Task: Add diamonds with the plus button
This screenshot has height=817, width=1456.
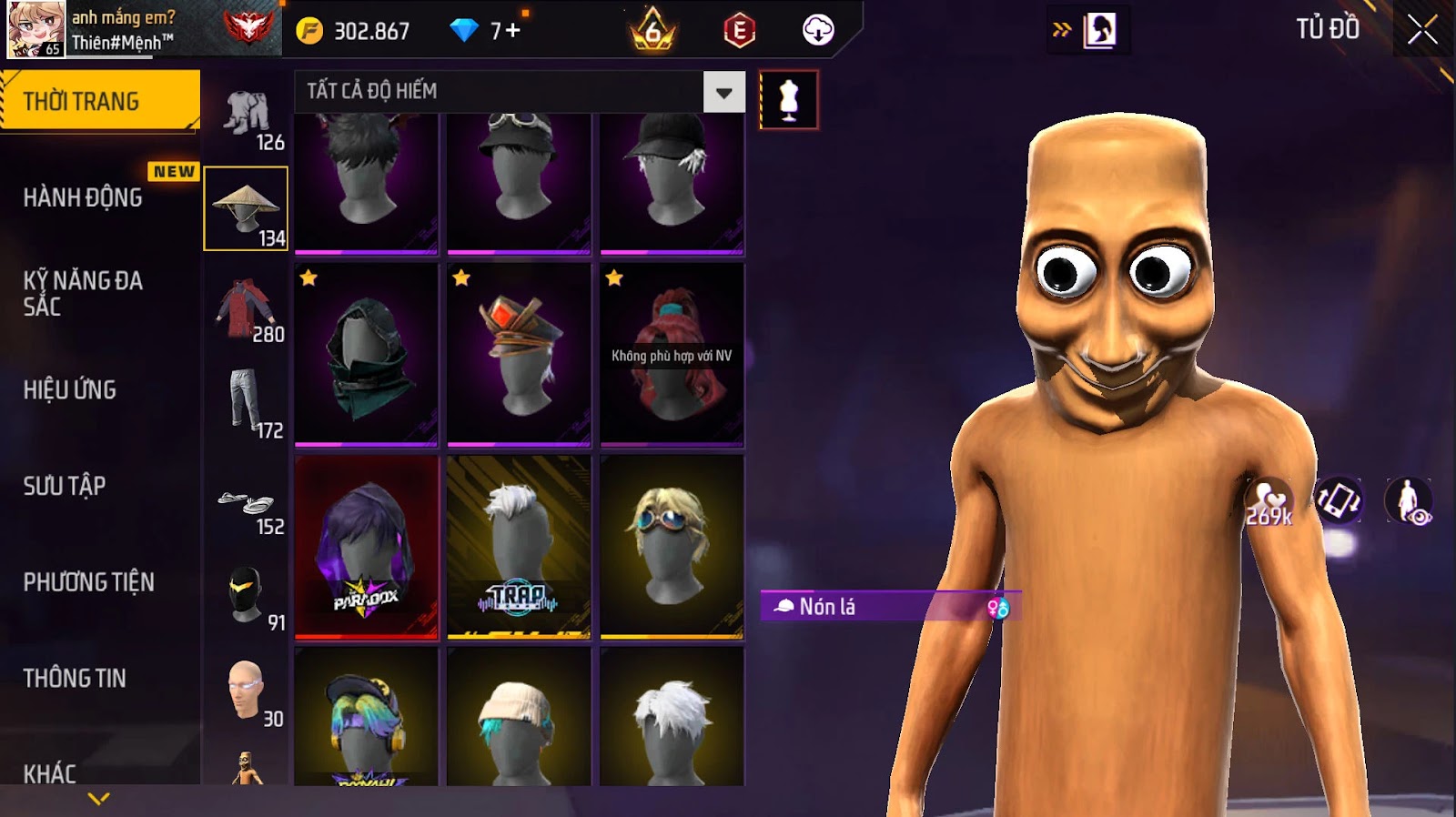Action: (x=512, y=31)
